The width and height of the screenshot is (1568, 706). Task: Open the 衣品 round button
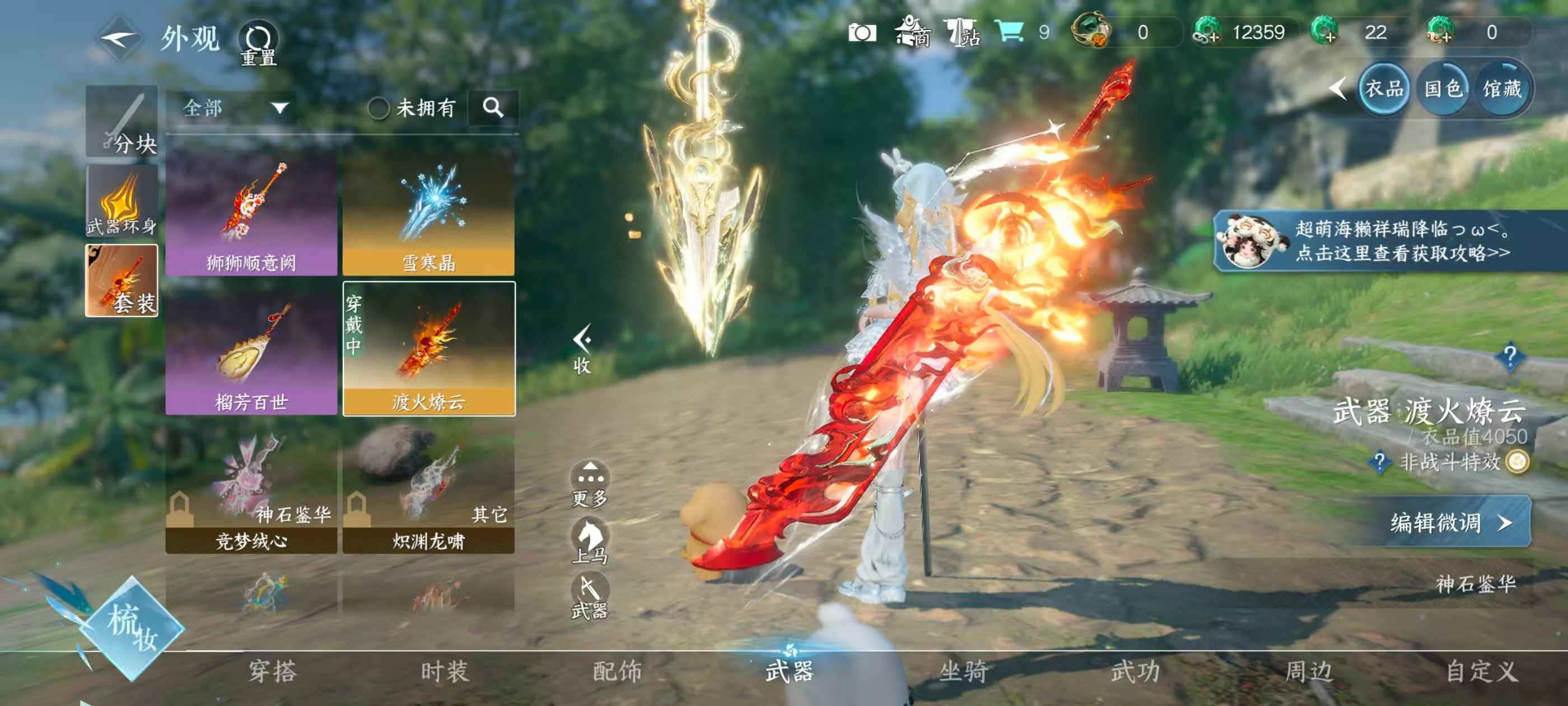(x=1384, y=89)
